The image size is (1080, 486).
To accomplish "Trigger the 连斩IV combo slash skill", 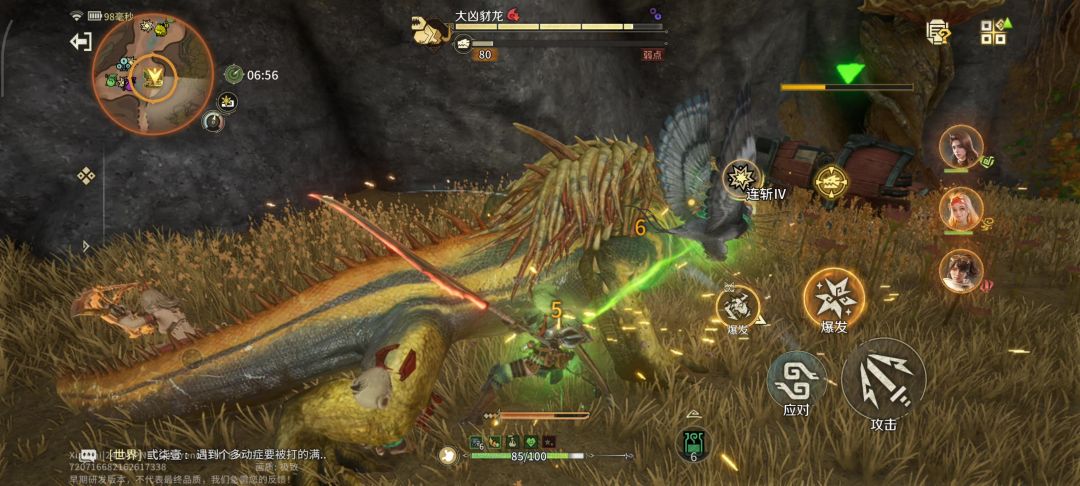I will 743,177.
